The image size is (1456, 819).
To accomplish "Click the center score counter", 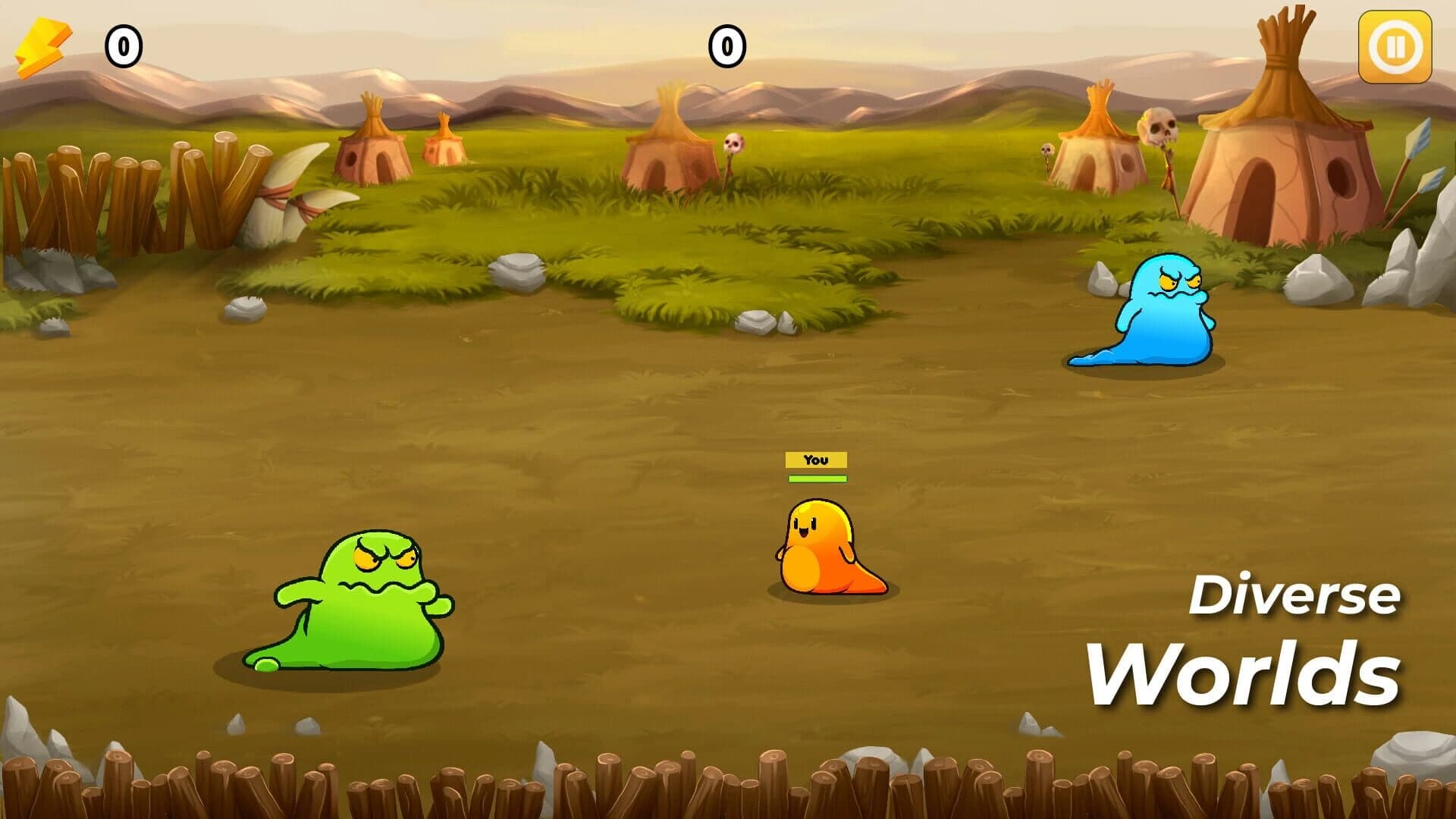I will pyautogui.click(x=726, y=47).
